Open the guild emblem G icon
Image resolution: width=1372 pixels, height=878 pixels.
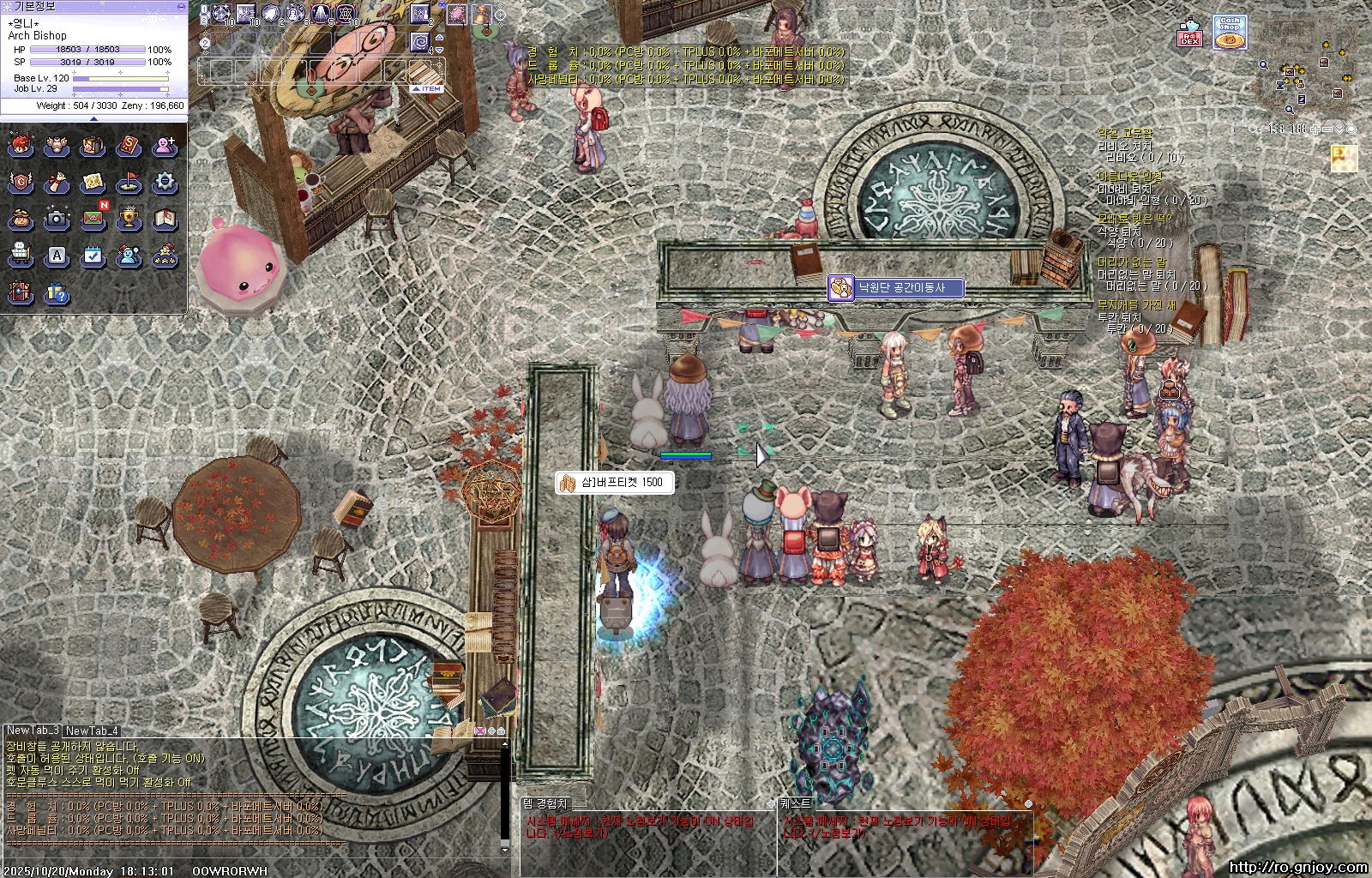pyautogui.click(x=21, y=182)
